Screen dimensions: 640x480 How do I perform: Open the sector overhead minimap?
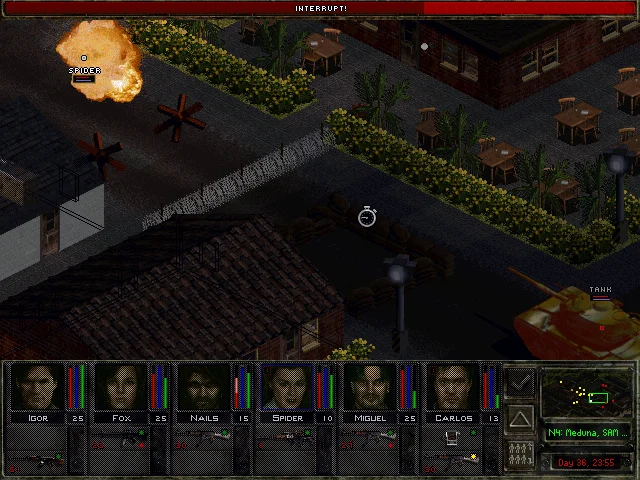tap(585, 393)
